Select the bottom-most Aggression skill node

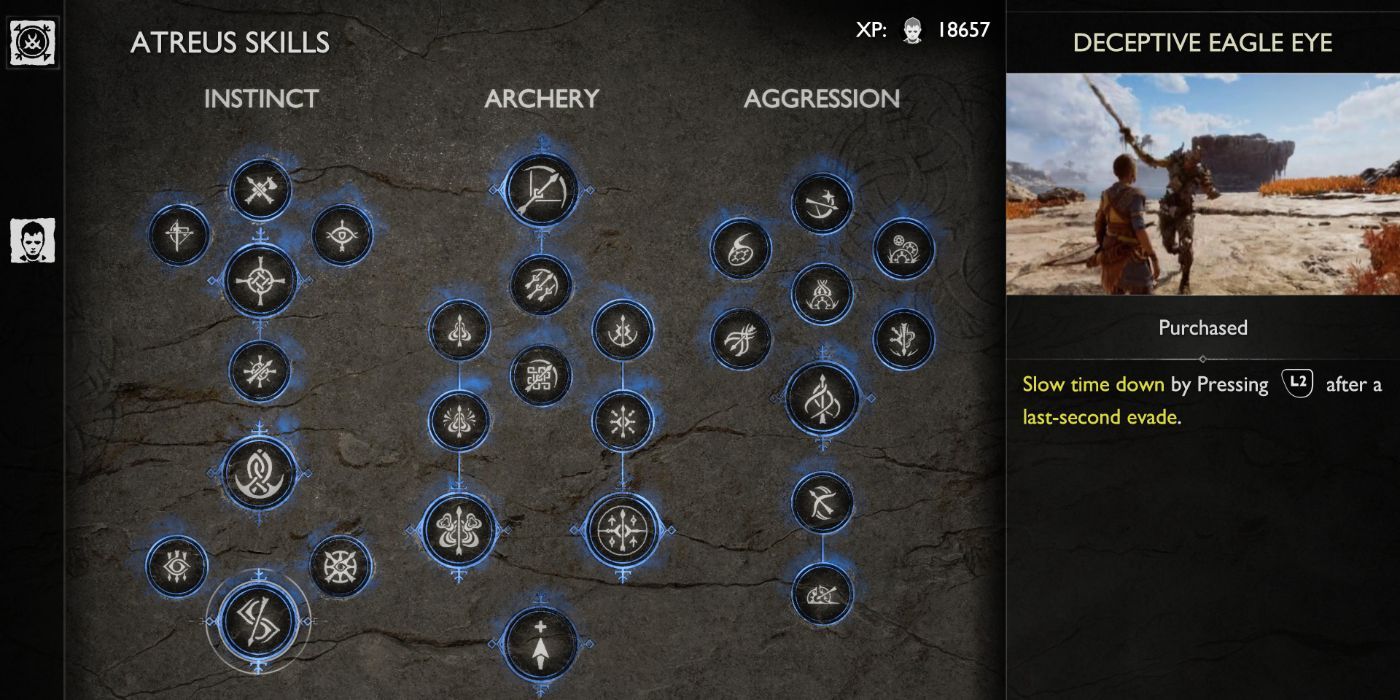tap(822, 594)
